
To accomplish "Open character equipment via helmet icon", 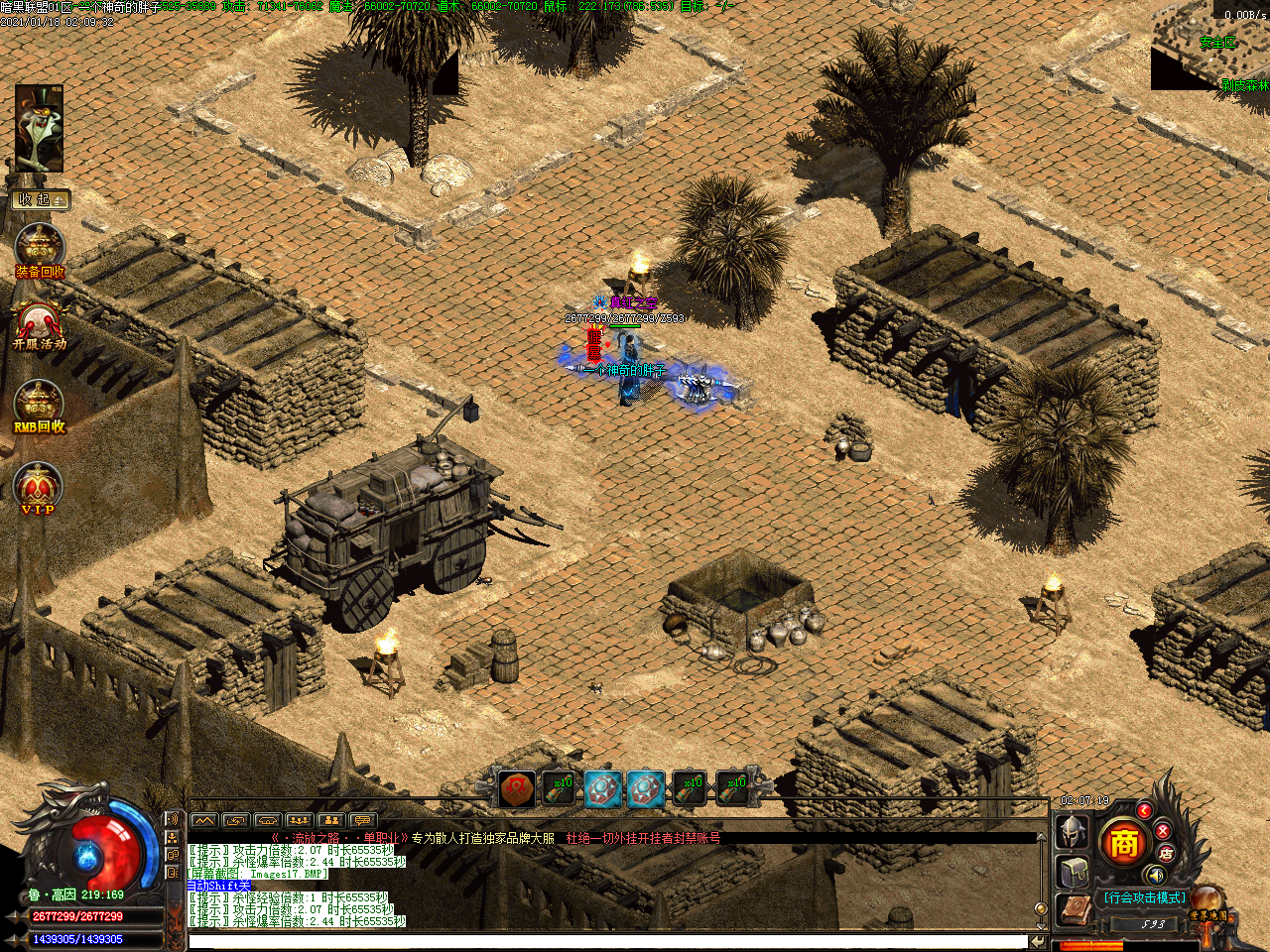I will (x=1073, y=831).
